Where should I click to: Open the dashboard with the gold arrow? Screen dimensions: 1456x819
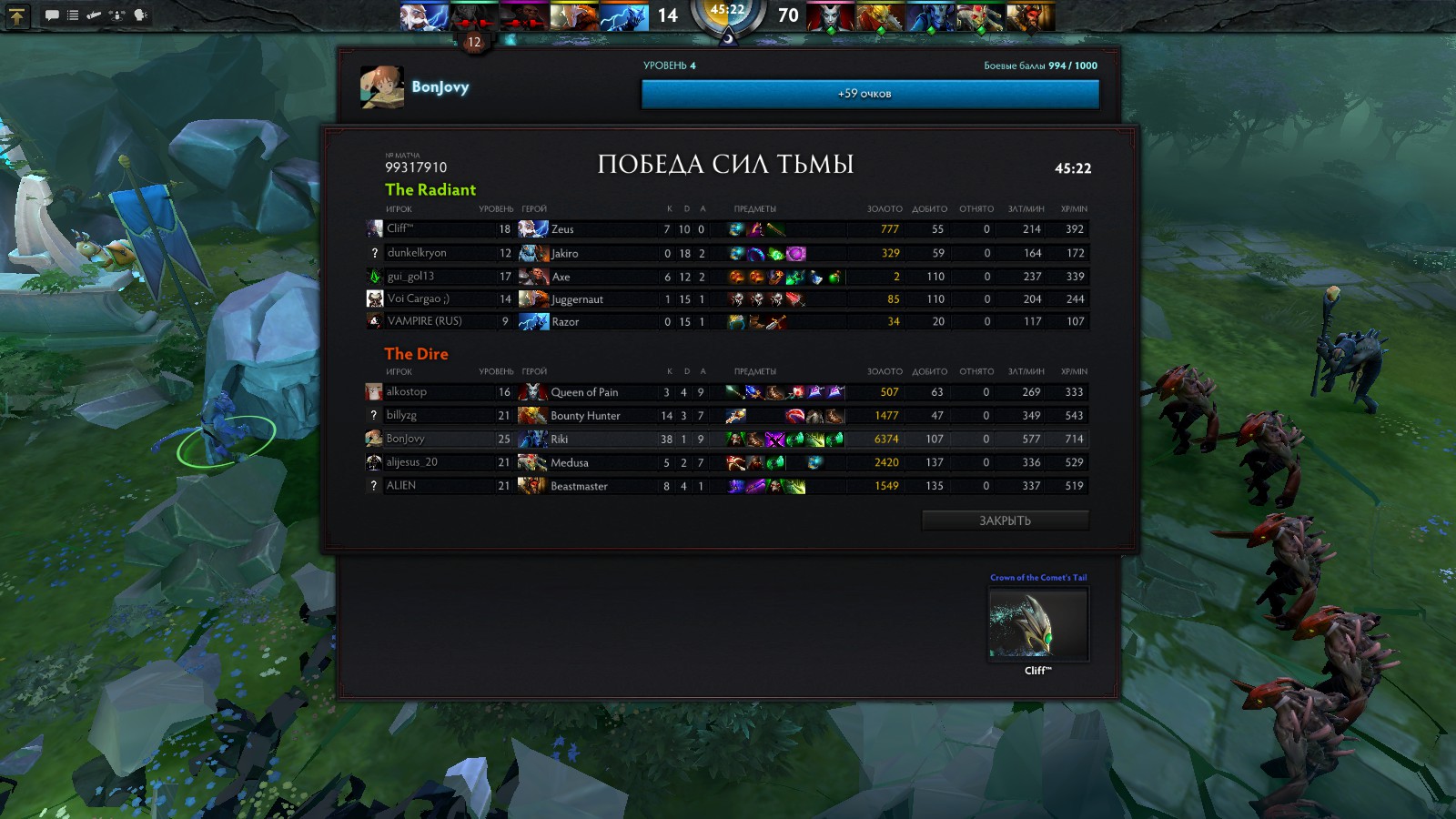tap(17, 15)
